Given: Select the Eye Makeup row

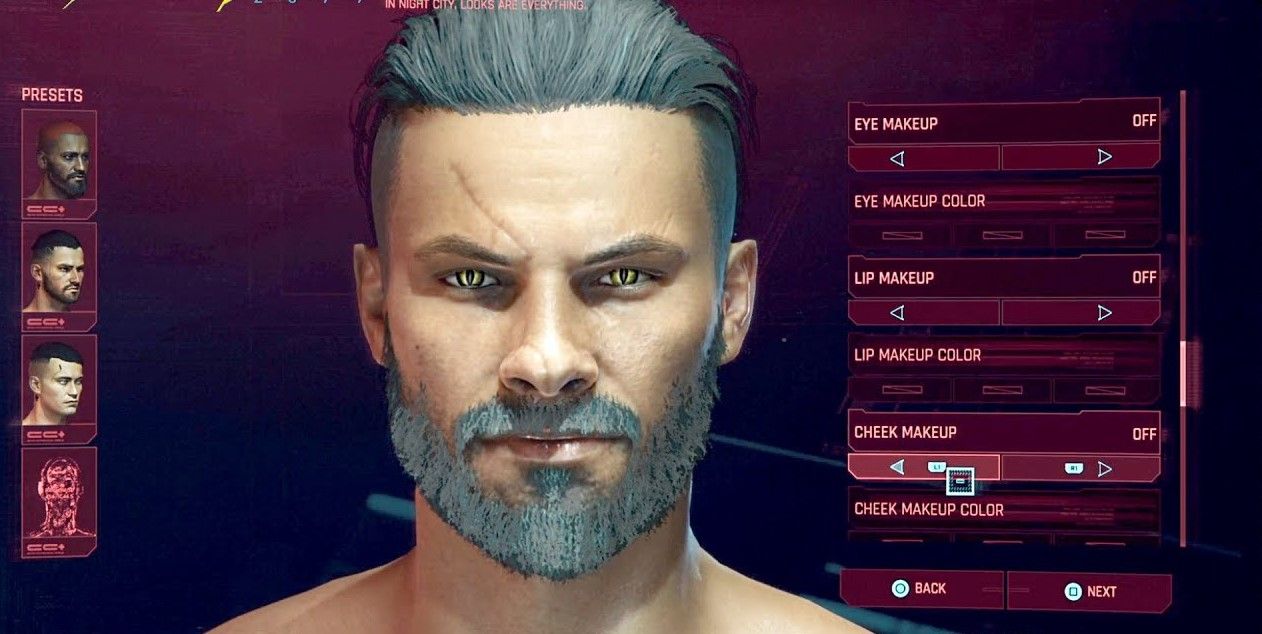Looking at the screenshot, I should click(x=1003, y=123).
